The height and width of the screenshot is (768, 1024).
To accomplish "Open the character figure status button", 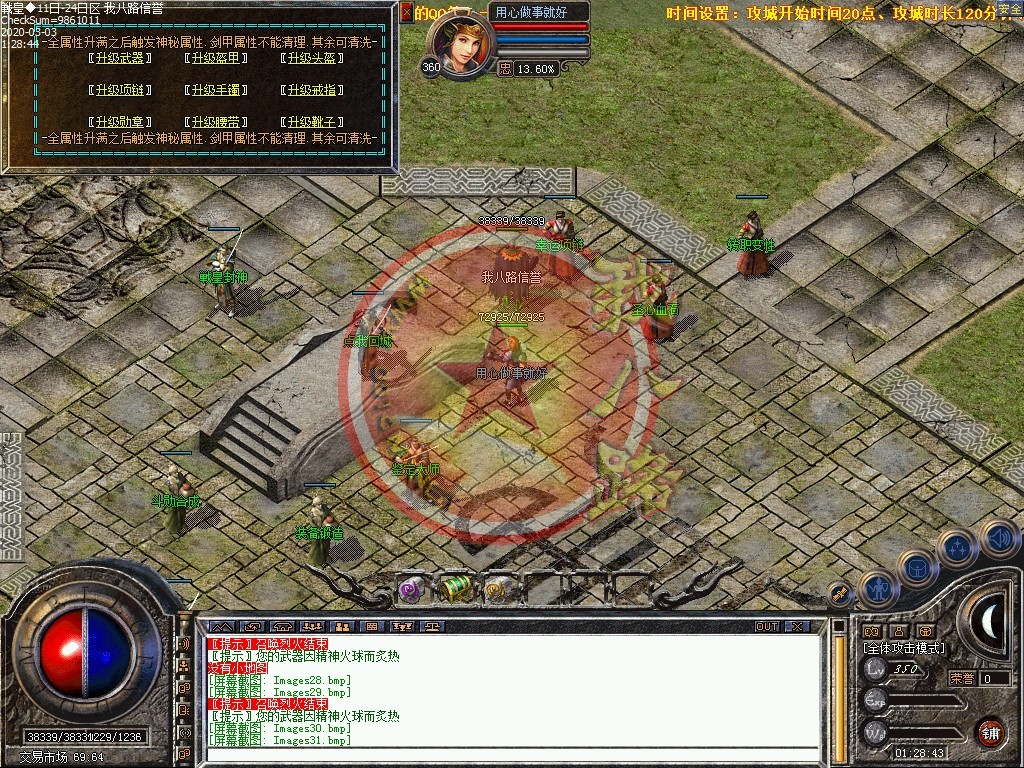I will 878,590.
